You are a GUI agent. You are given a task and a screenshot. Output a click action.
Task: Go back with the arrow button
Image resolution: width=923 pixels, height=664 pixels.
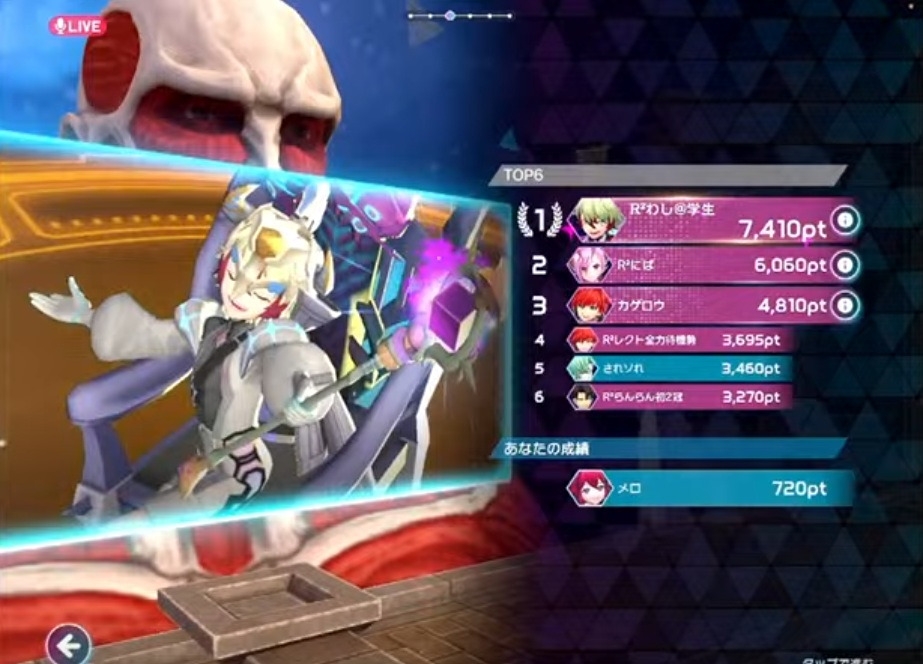point(68,645)
